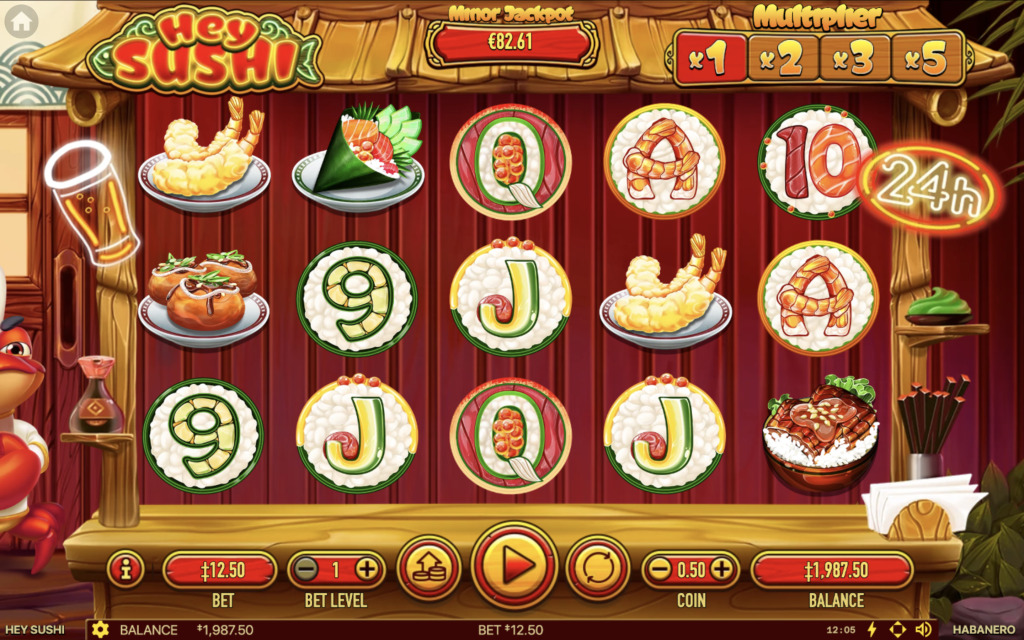The image size is (1024, 640).
Task: Raise the coin value
Action: coord(721,569)
